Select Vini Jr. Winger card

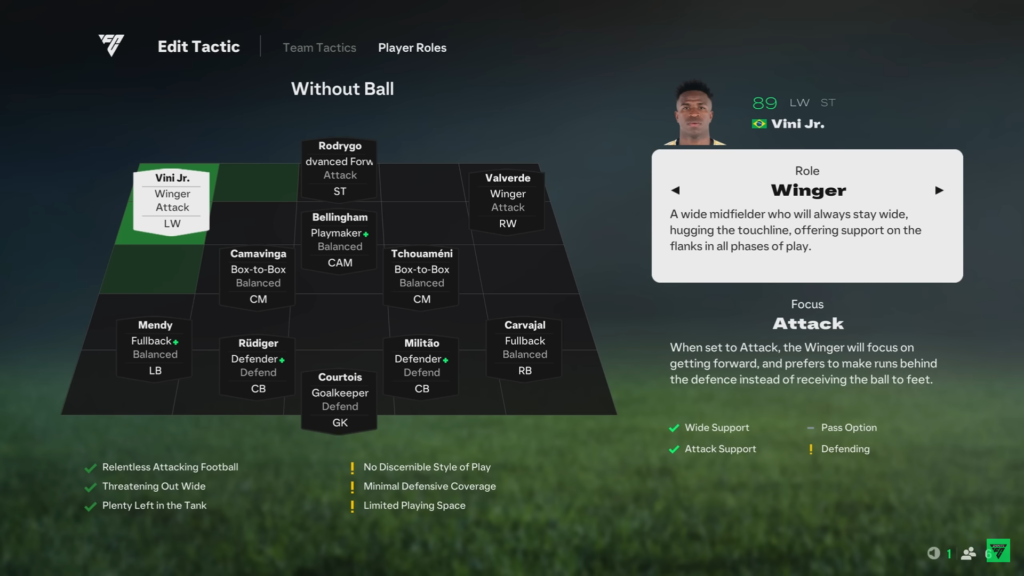pos(172,201)
